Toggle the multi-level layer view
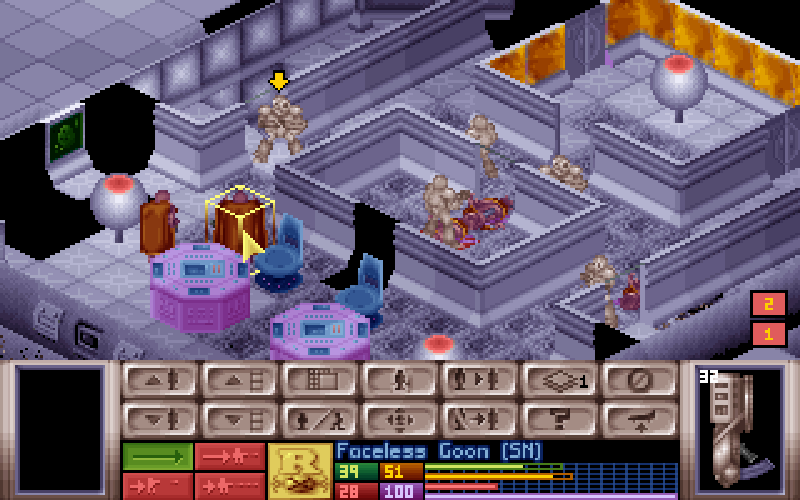The width and height of the screenshot is (800, 500). 560,380
